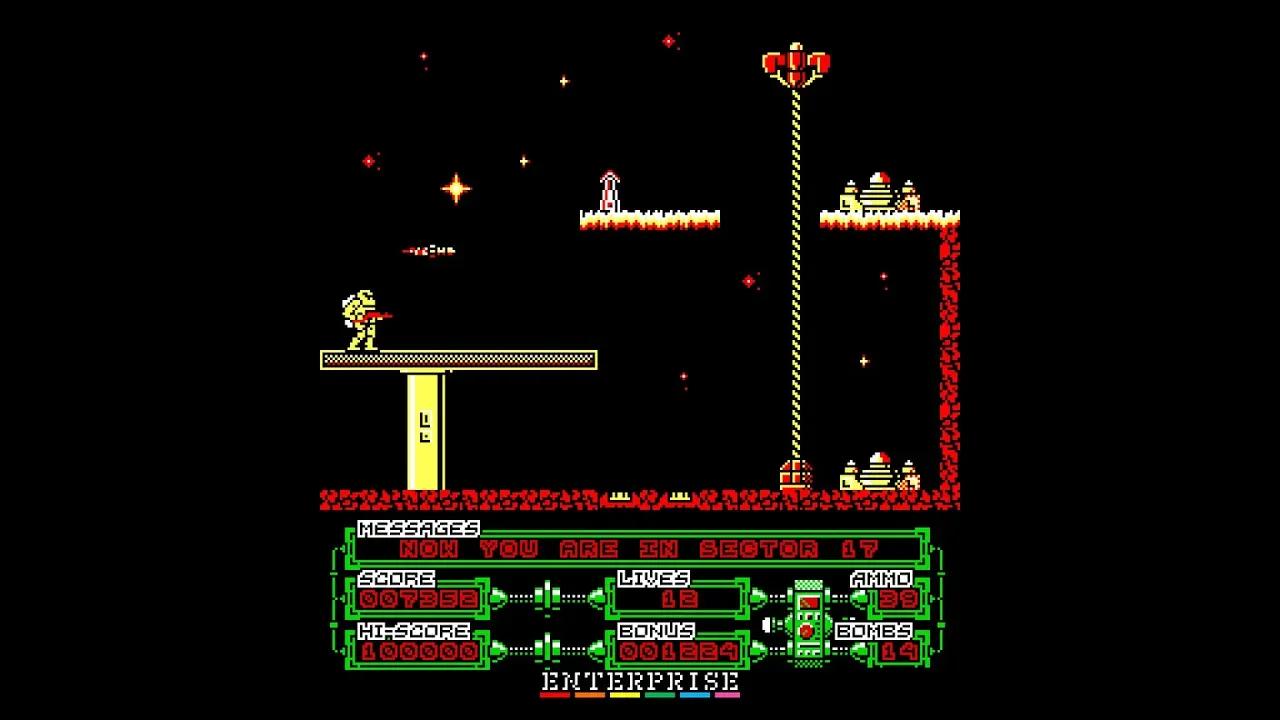Viewport: 1280px width, 720px height.
Task: Select the flying missile near the soldier
Action: tap(428, 250)
